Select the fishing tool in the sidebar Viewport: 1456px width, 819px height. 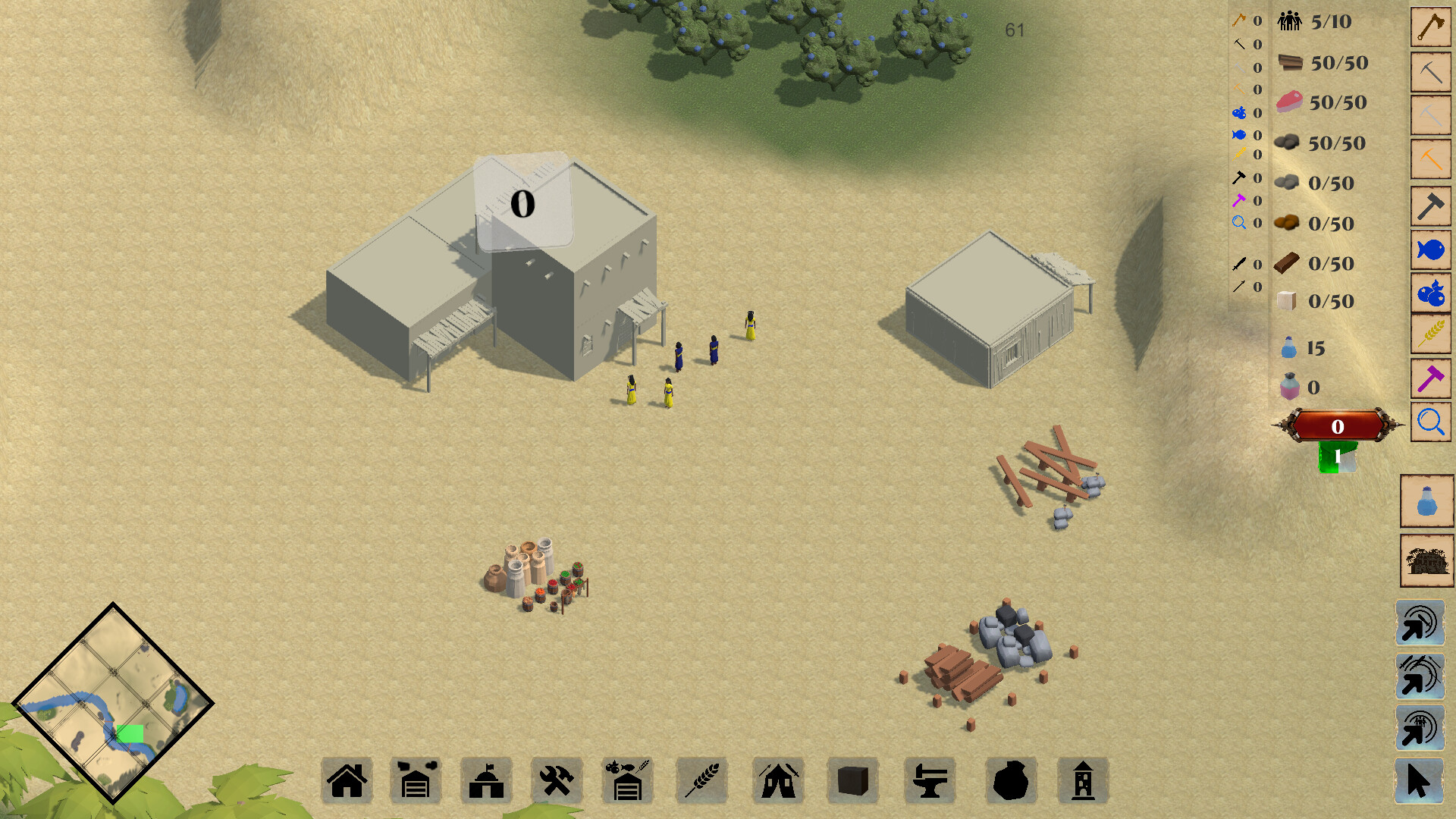point(1430,247)
